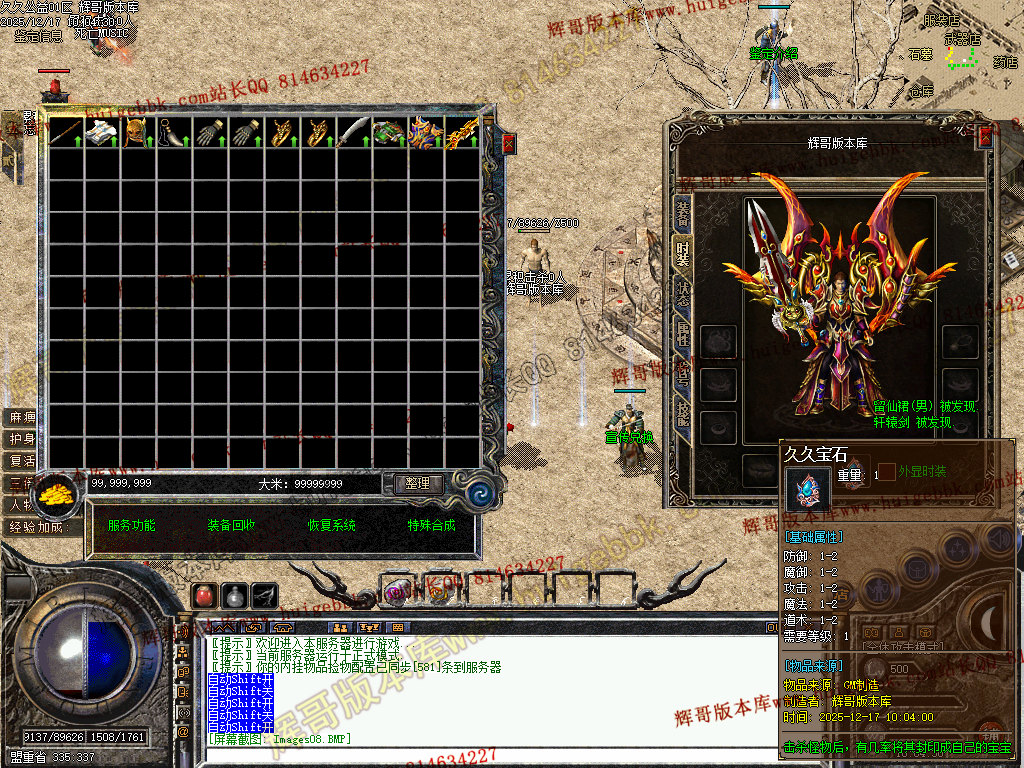Open the 属性 attributes tab

pyautogui.click(x=683, y=335)
